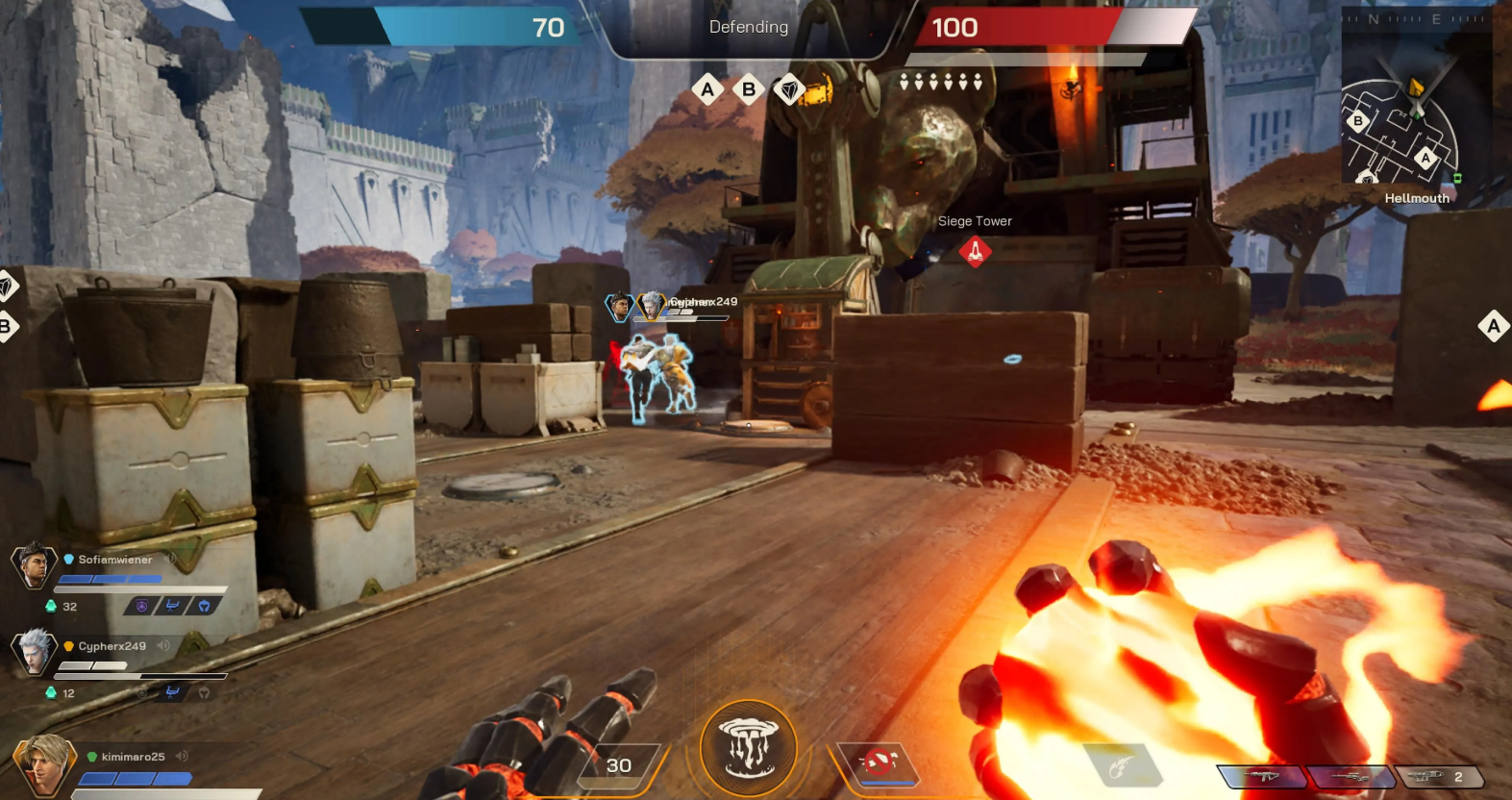The image size is (1512, 800).
Task: Activate the mushroom-cloud ultimate ability
Action: (749, 747)
